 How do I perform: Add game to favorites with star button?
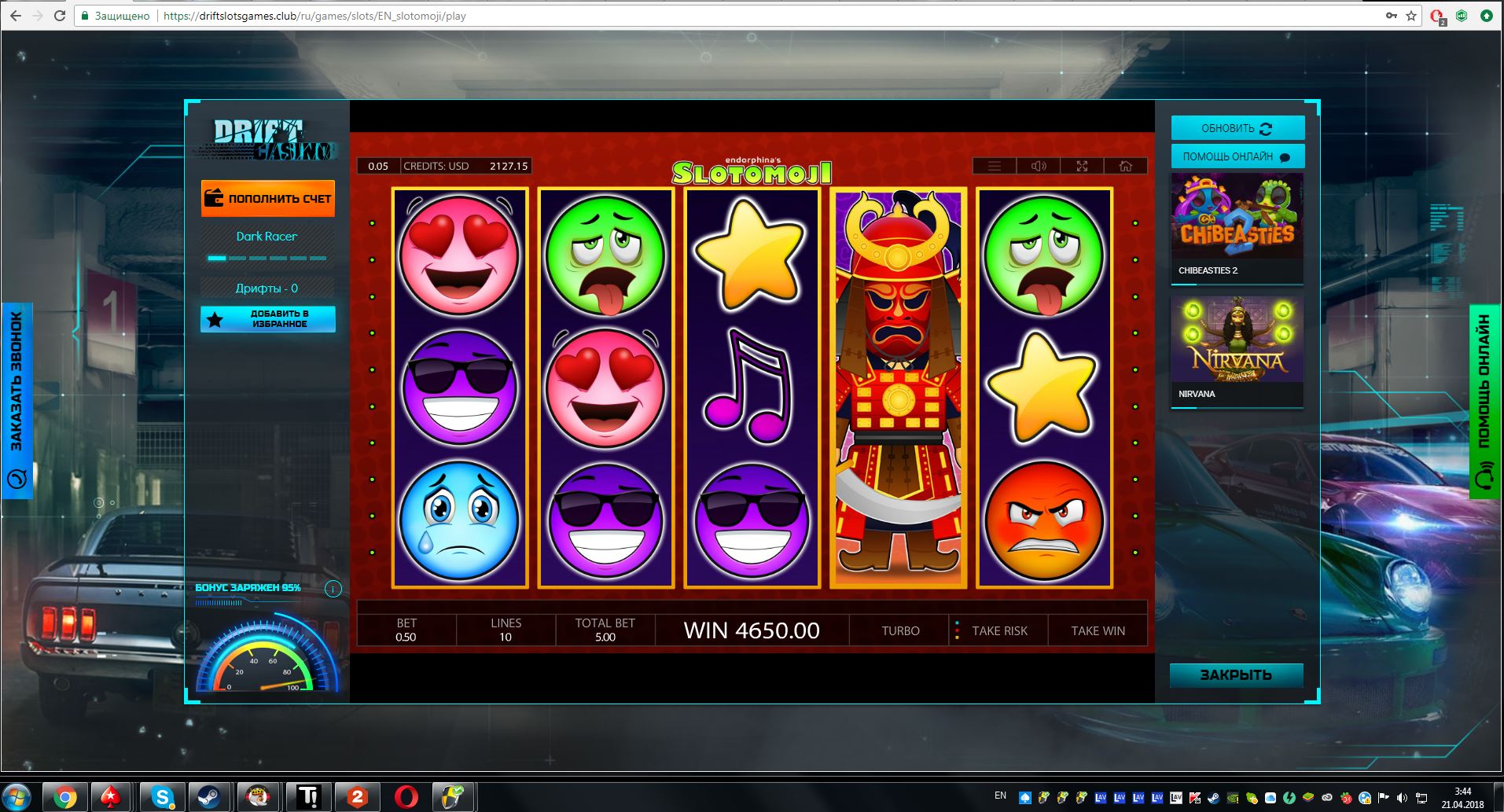tap(268, 319)
